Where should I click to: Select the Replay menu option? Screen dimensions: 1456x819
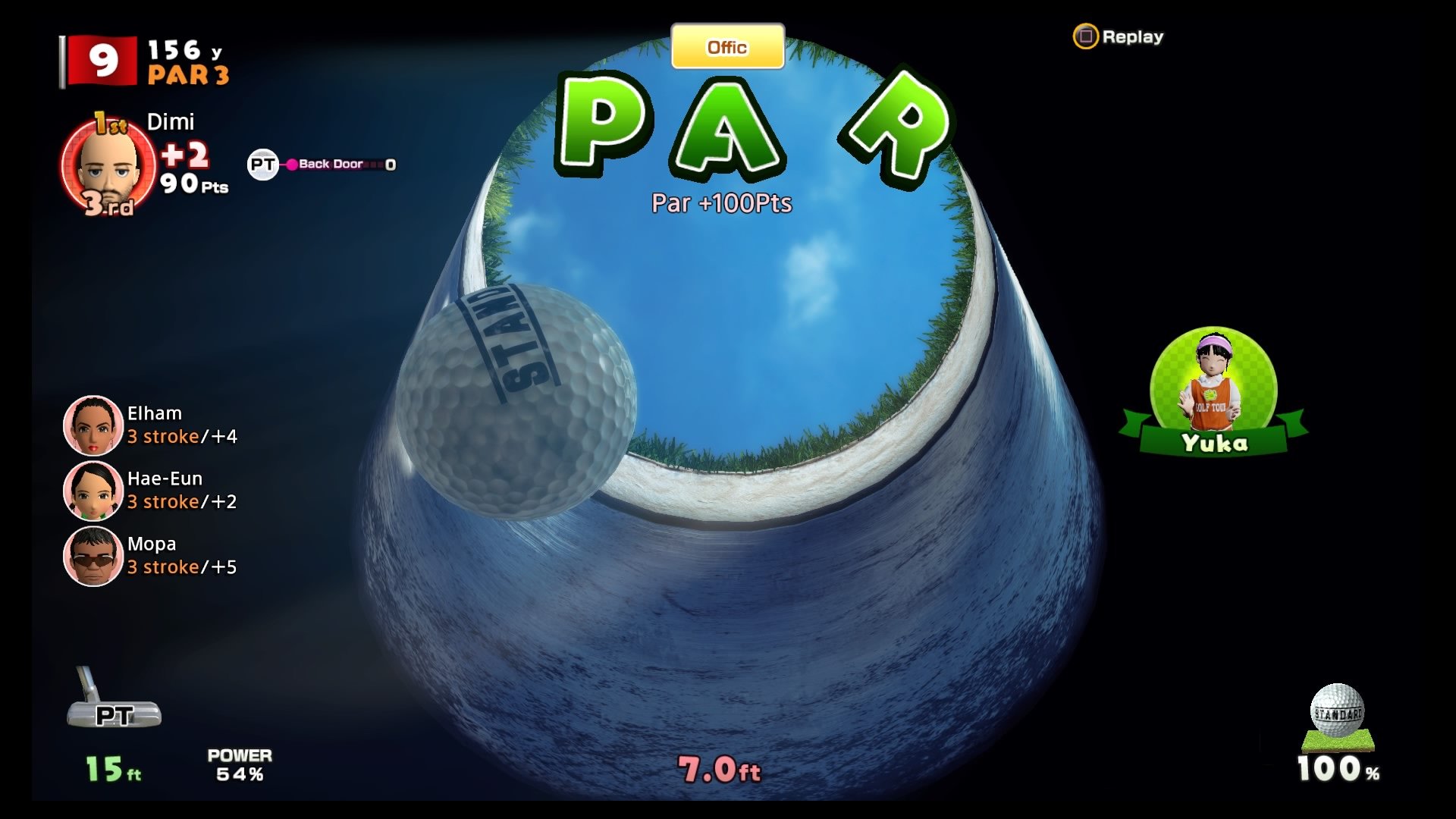pos(1133,36)
